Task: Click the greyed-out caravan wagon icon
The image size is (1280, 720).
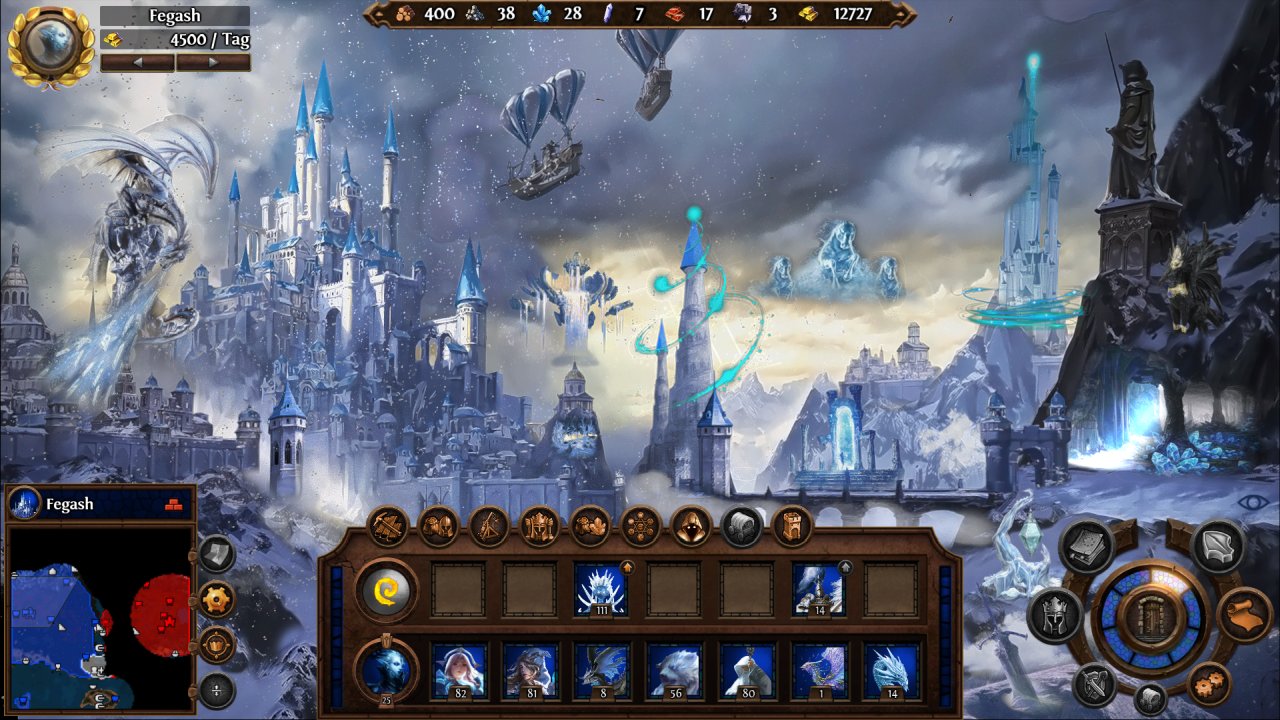Action: click(742, 526)
